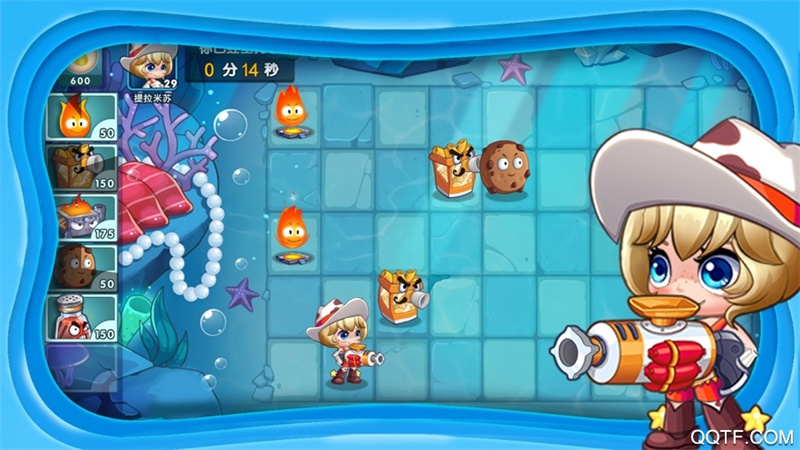This screenshot has width=800, height=450.
Task: Select the cookie wall card
Action: point(81,267)
